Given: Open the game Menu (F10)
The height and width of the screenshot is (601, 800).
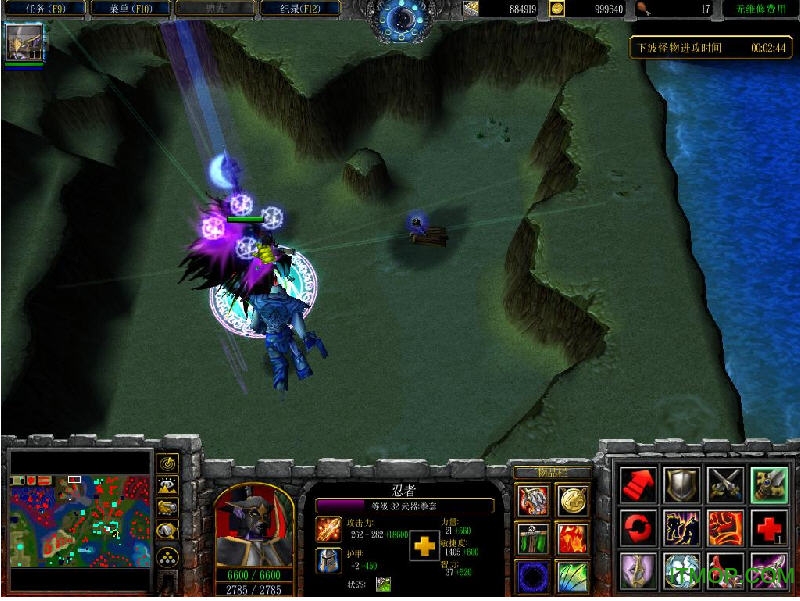Looking at the screenshot, I should [129, 9].
